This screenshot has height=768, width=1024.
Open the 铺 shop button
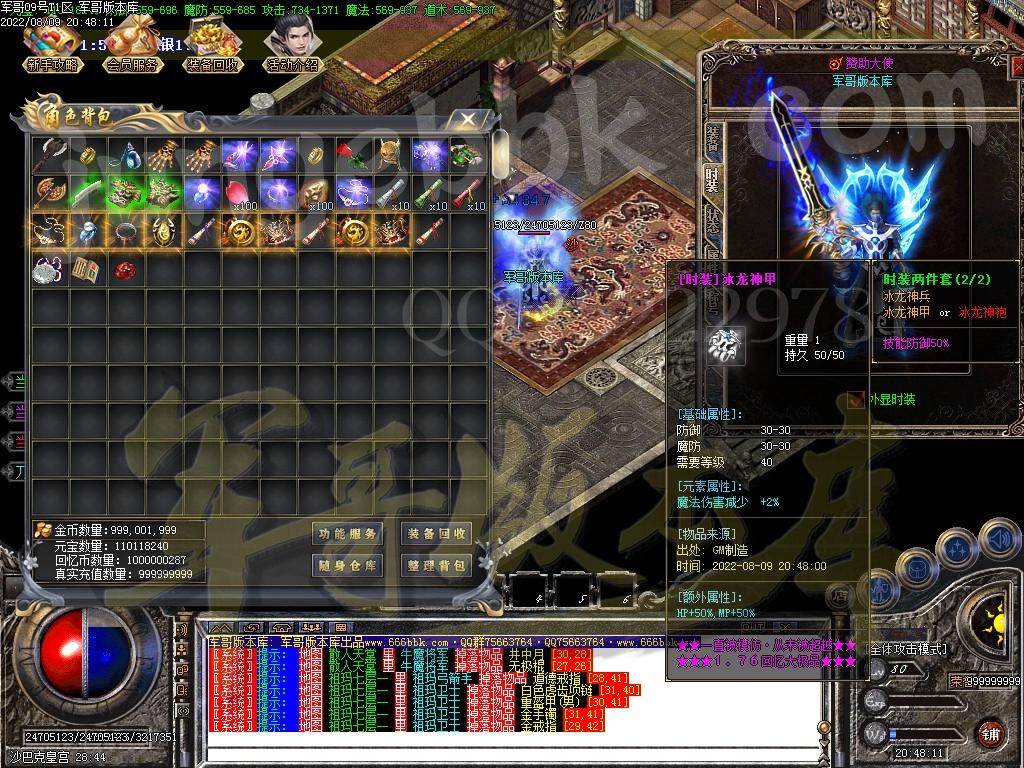[990, 733]
